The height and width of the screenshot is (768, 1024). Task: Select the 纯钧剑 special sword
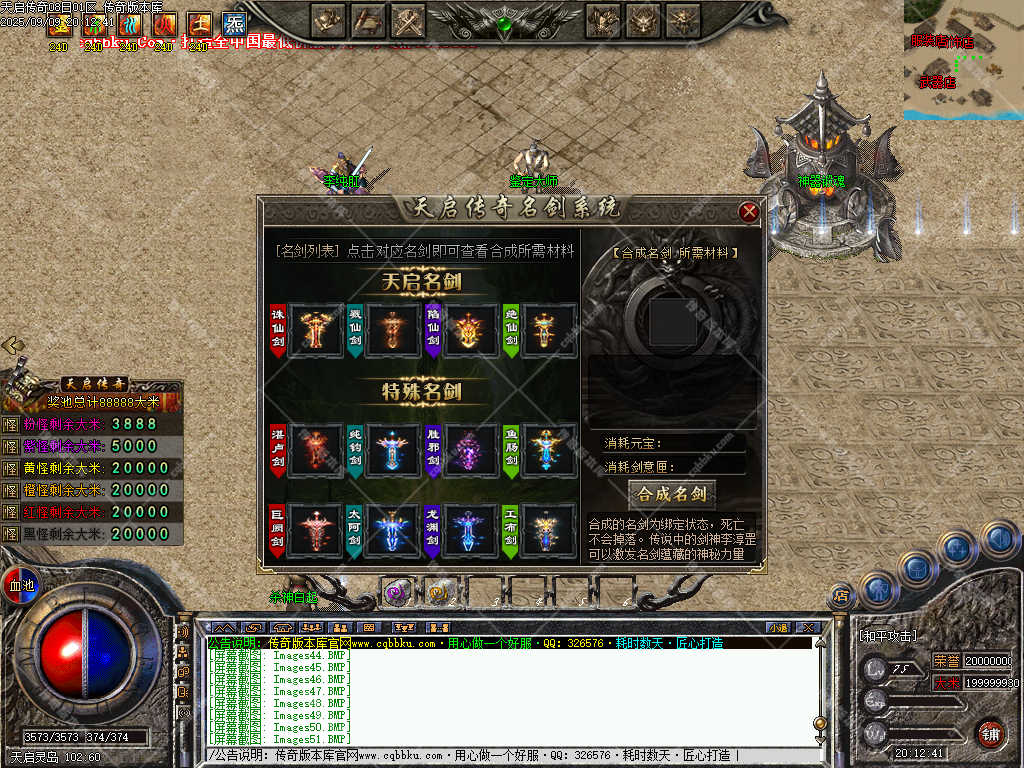pyautogui.click(x=392, y=448)
